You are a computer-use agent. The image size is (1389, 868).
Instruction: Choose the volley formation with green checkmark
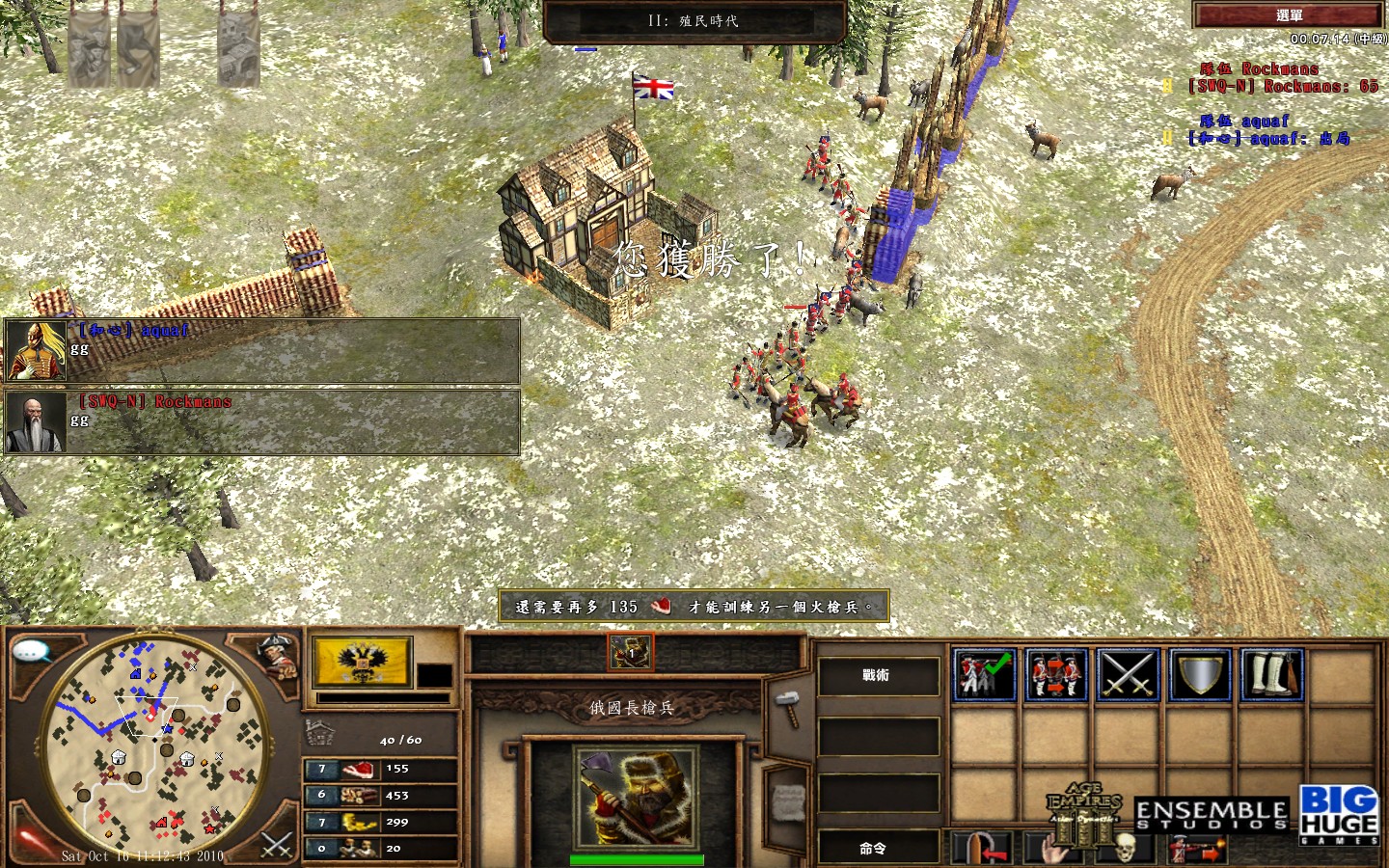[984, 673]
